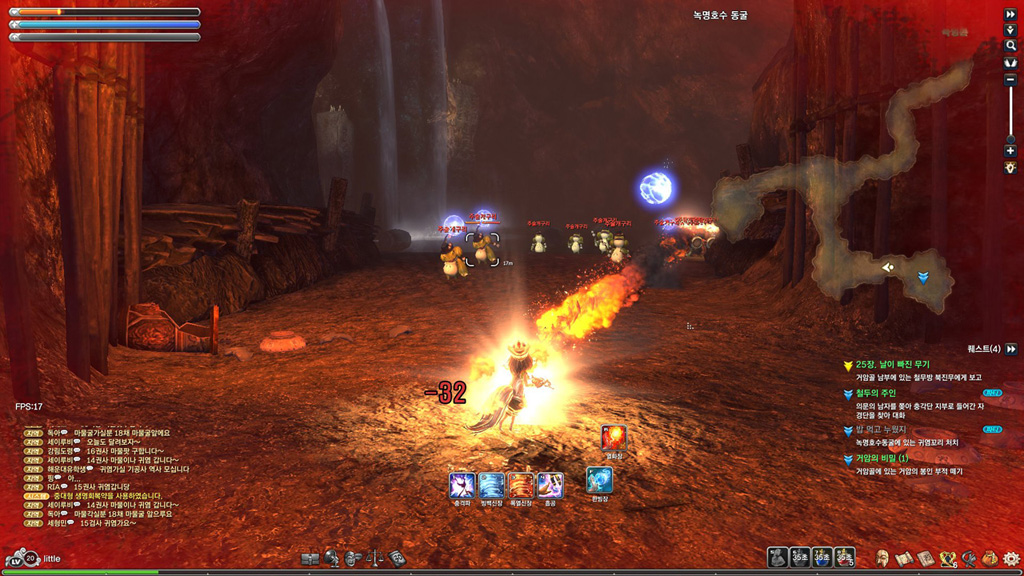Click the minimap zoom-in plus button

point(1010,151)
